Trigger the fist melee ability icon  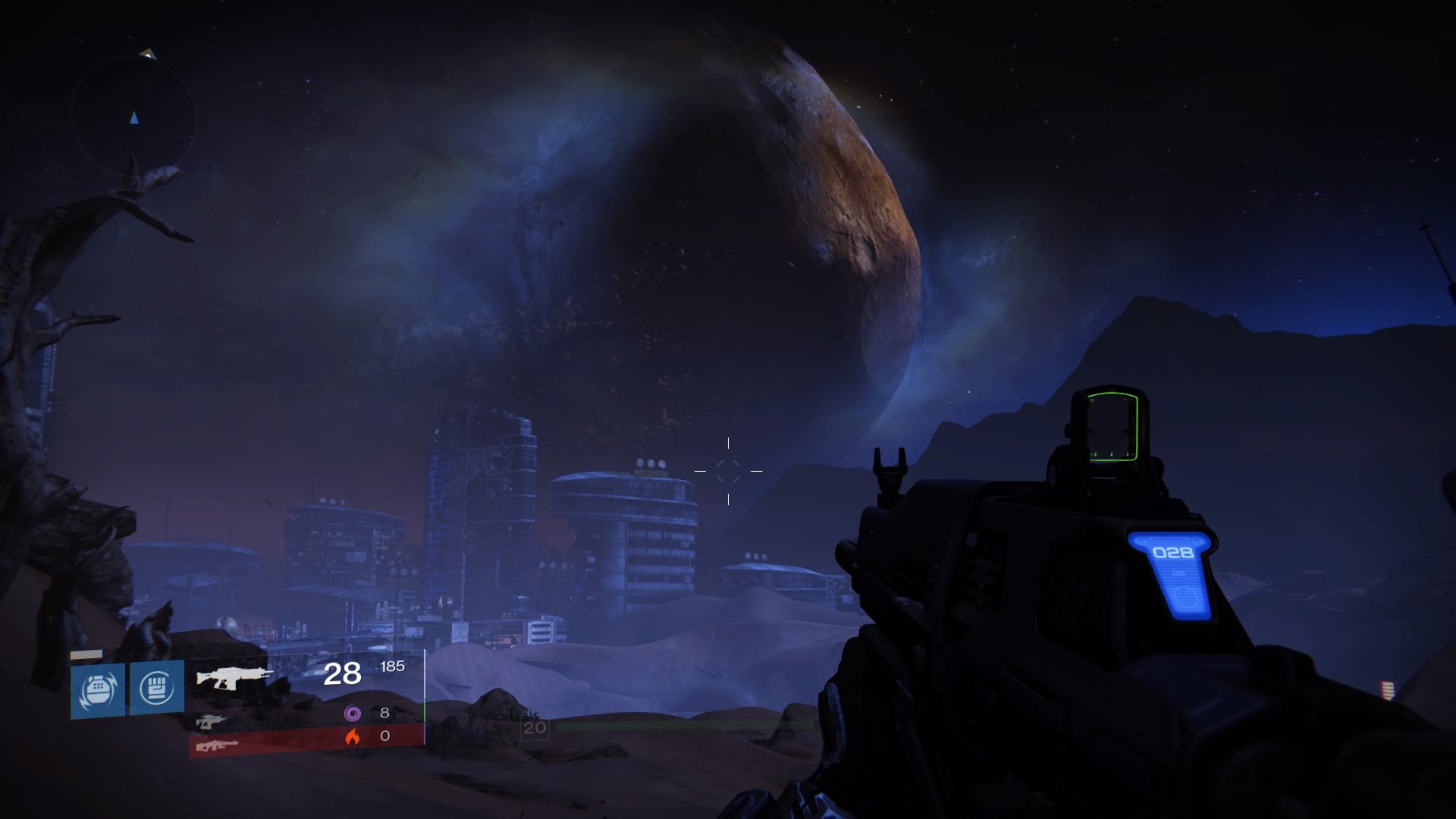pos(157,688)
